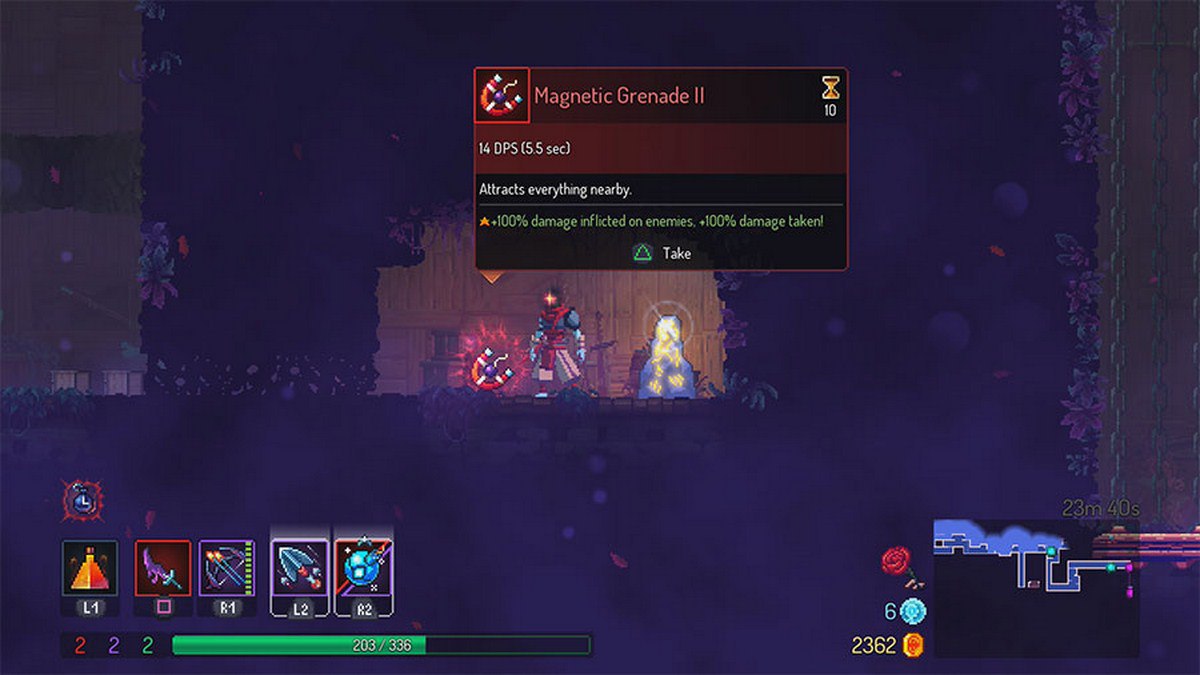Select the health flask slot
1200x675 pixels.
(90, 568)
